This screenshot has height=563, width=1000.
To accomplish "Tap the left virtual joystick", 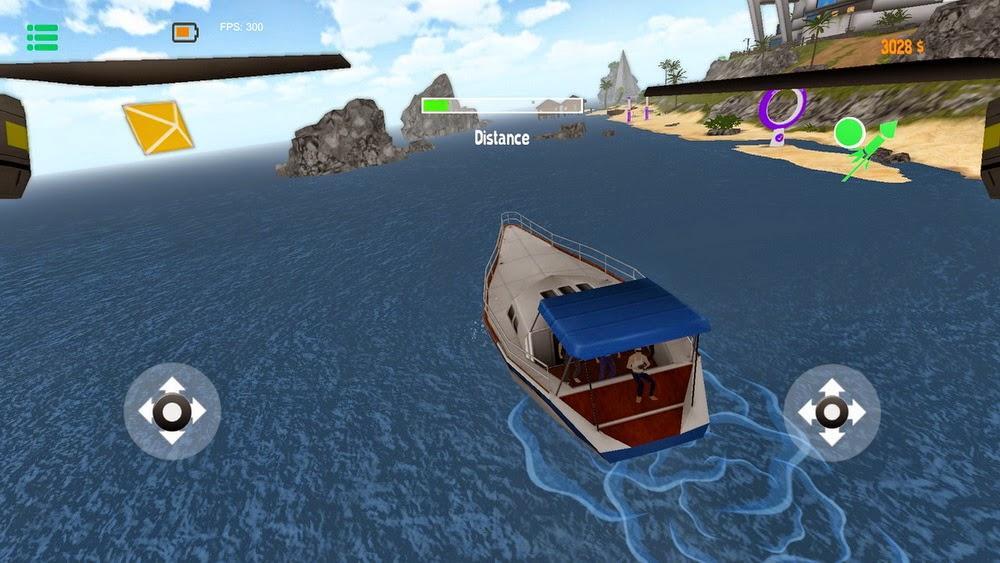I will point(172,411).
